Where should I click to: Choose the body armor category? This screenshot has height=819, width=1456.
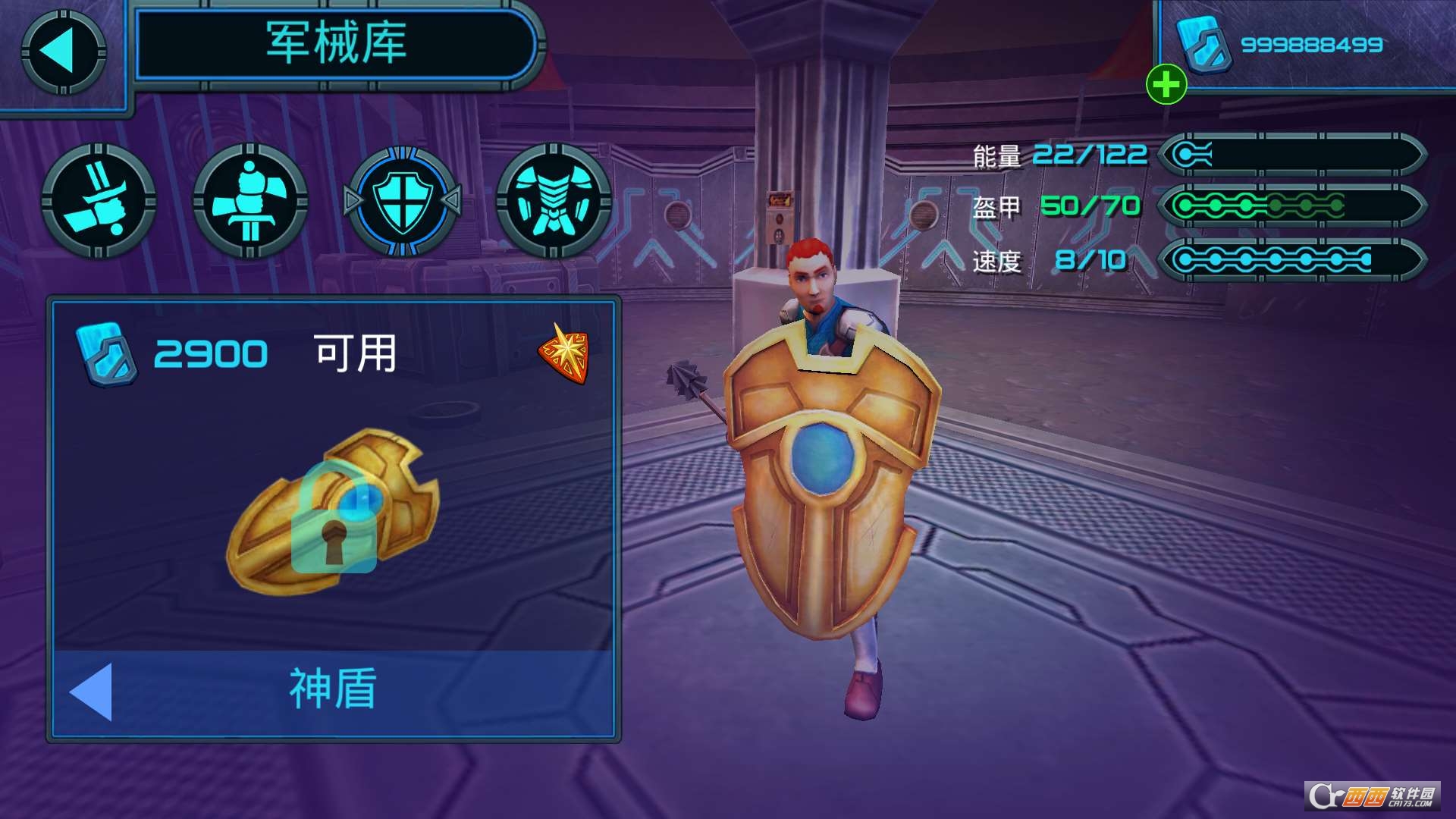(x=554, y=201)
